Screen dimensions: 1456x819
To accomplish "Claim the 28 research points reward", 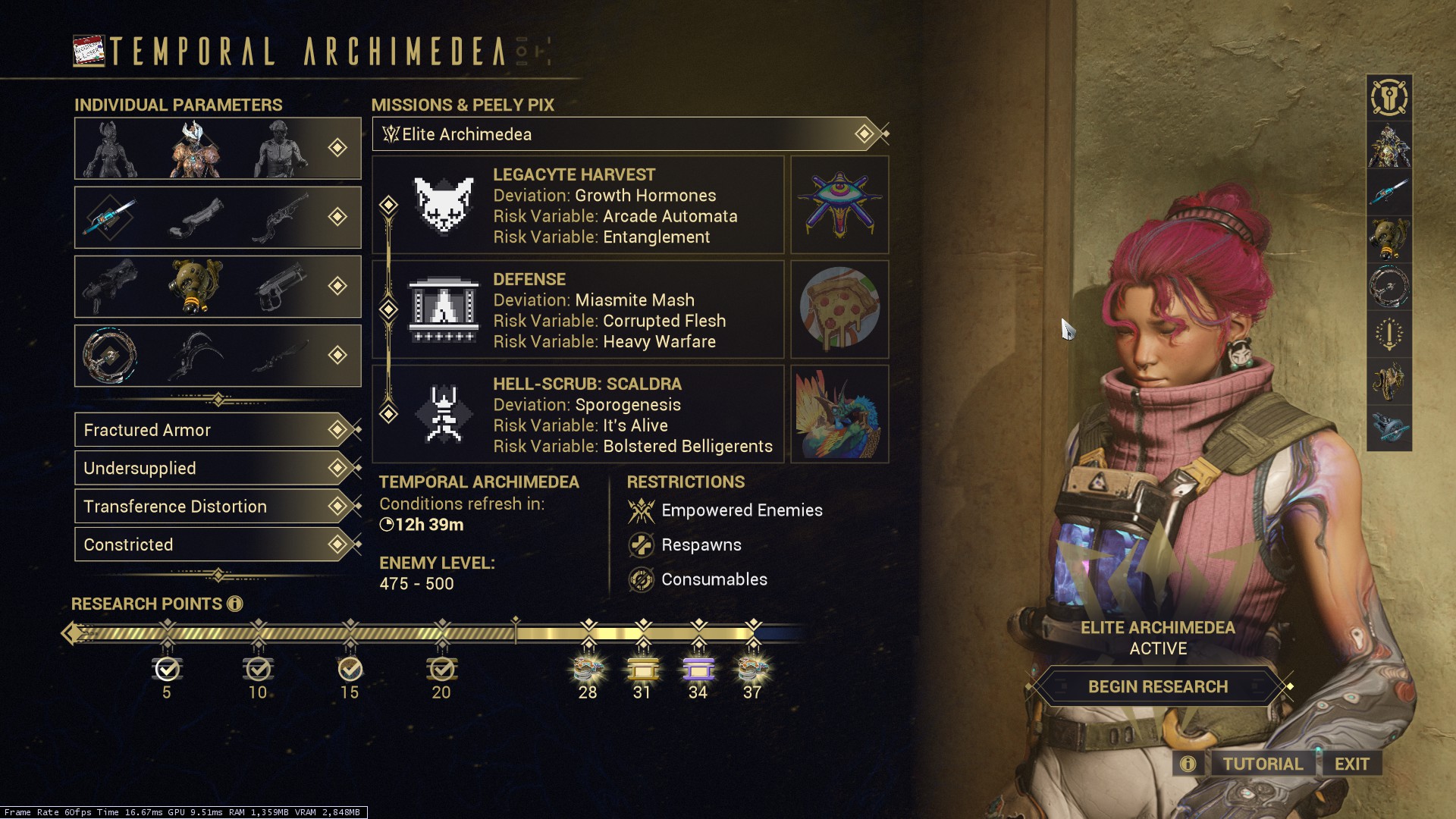I will (588, 670).
